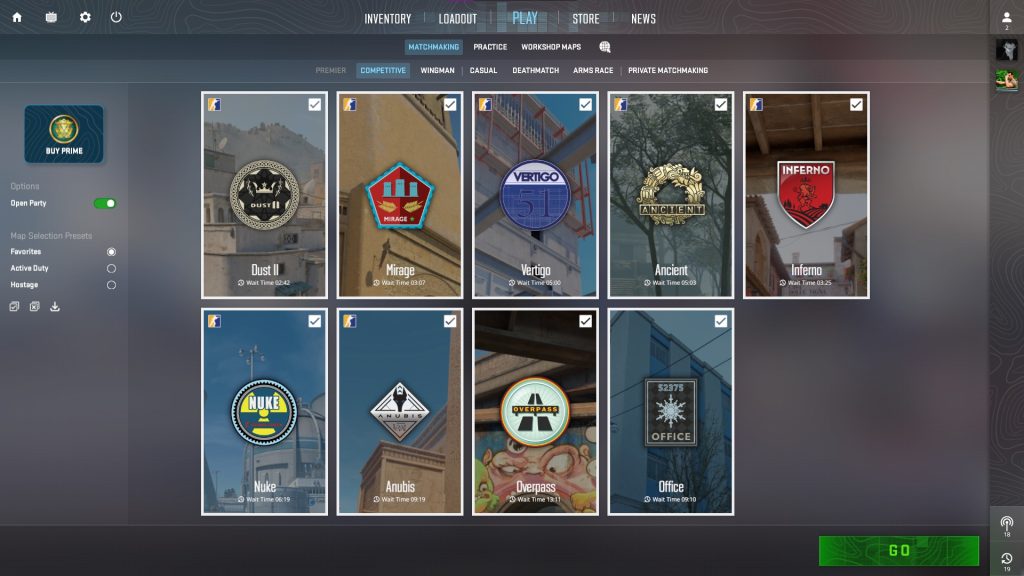The width and height of the screenshot is (1024, 576).
Task: Deselect the Dust II map card
Action: pyautogui.click(x=265, y=195)
